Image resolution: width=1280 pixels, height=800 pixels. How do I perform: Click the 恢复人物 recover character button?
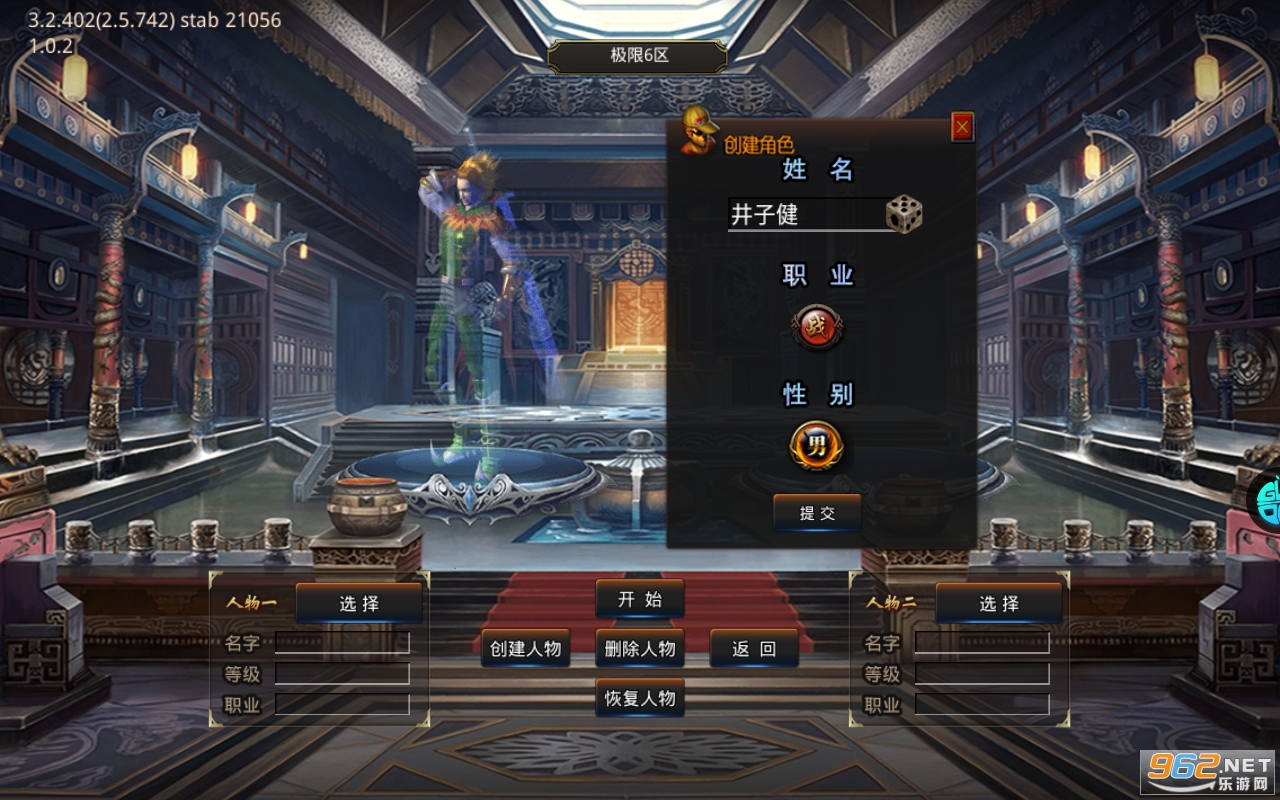[x=639, y=700]
